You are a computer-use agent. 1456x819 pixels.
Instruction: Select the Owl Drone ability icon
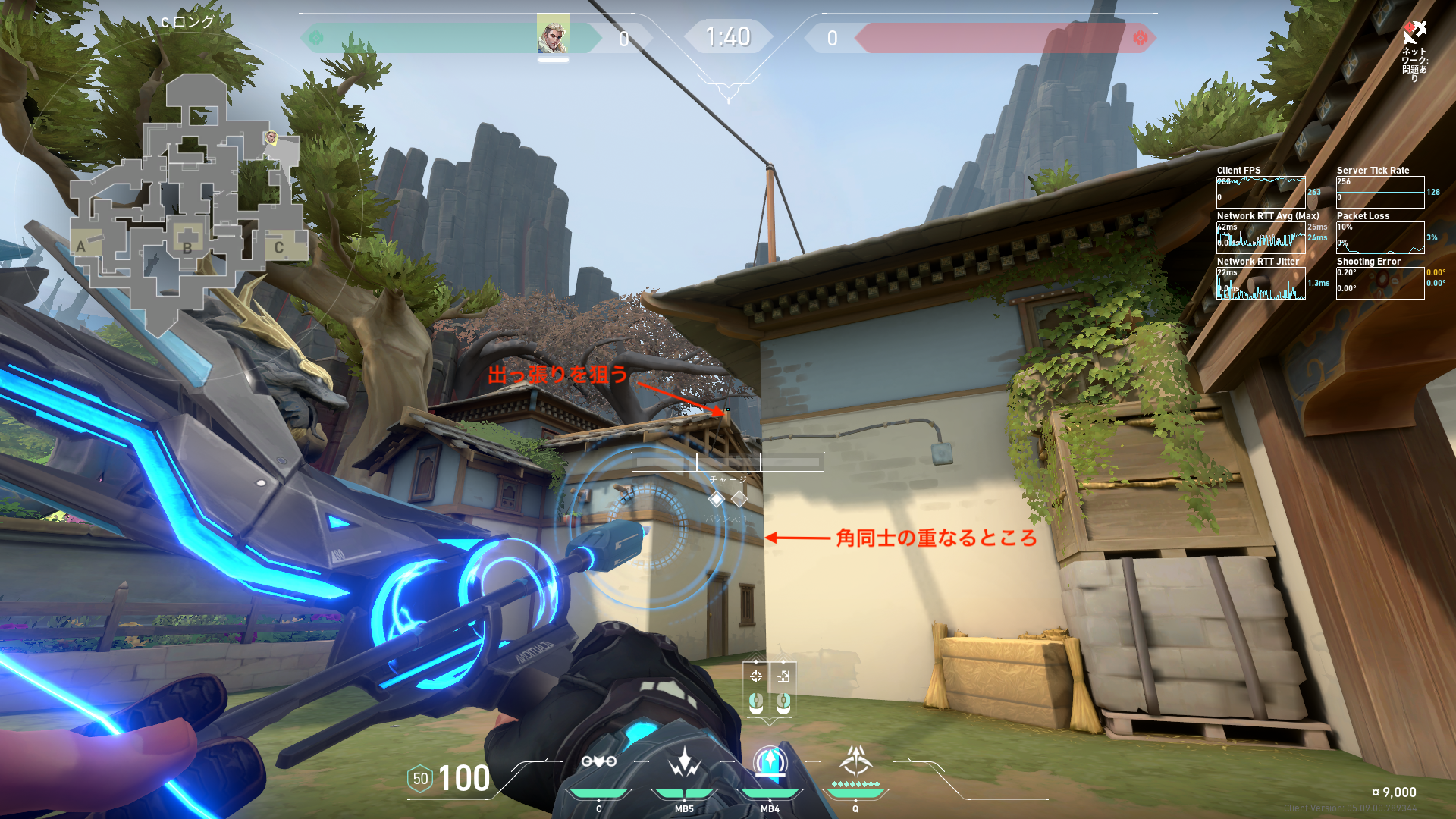pos(598,762)
